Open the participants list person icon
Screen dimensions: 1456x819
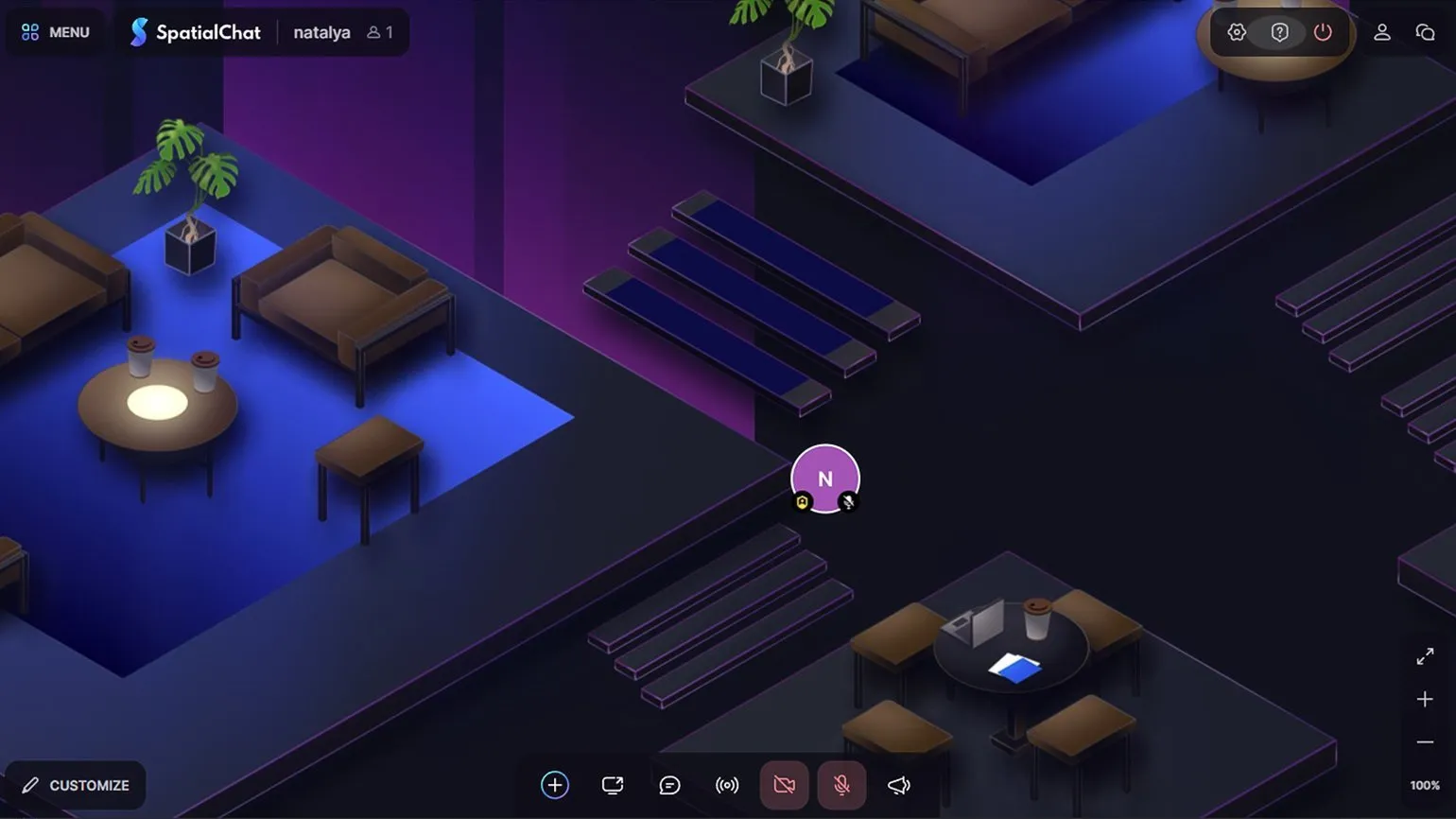pyautogui.click(x=1381, y=32)
